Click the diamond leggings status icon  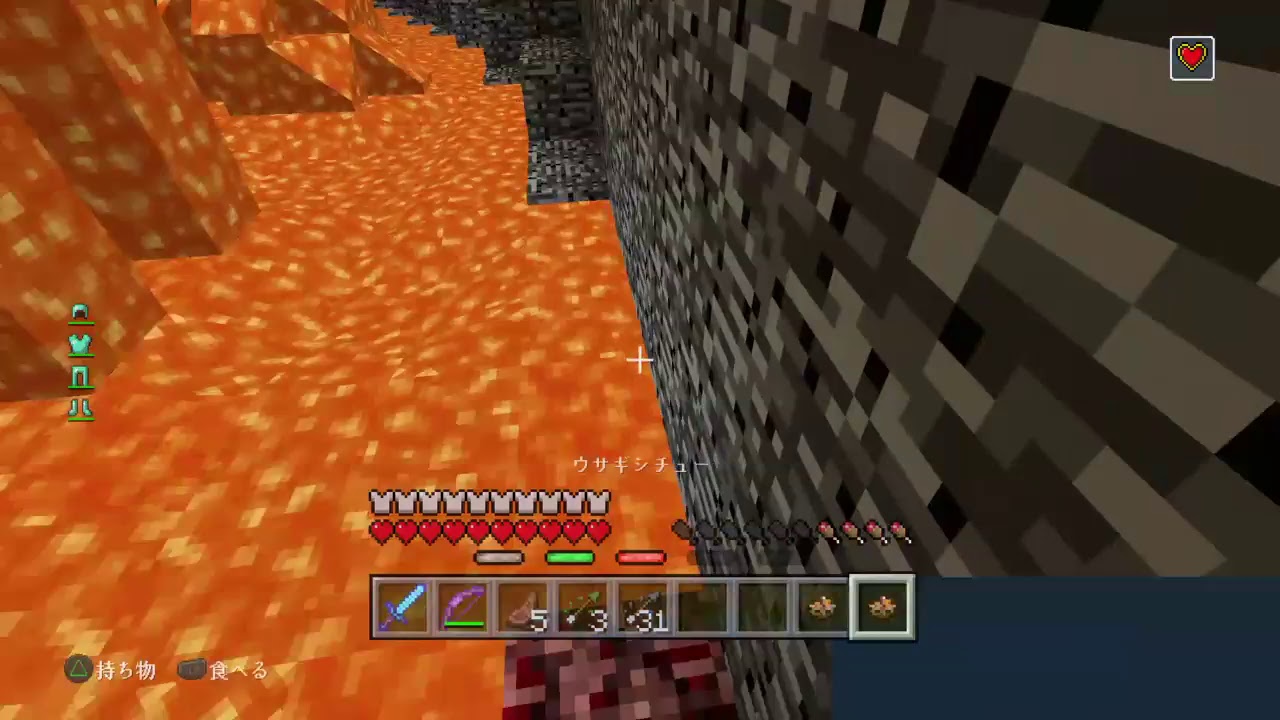[80, 376]
